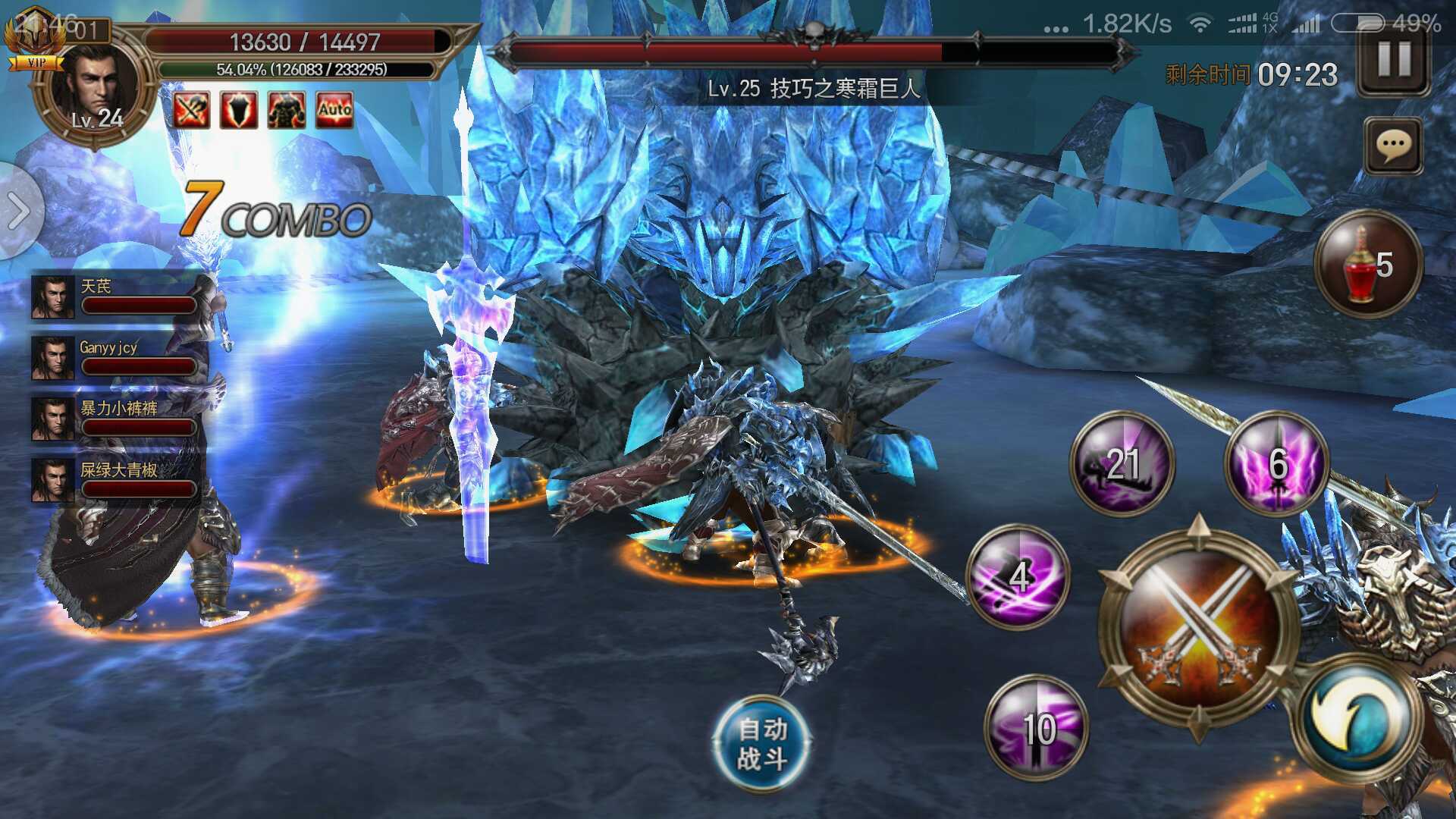Viewport: 1456px width, 819px height.
Task: Inspect the red shield buff icon
Action: pos(239,110)
